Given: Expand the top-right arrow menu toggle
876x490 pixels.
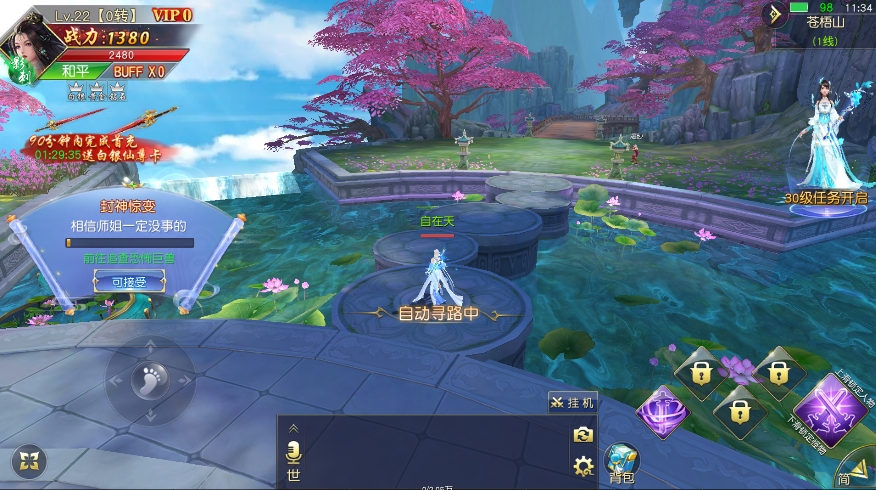Looking at the screenshot, I should click(x=775, y=14).
